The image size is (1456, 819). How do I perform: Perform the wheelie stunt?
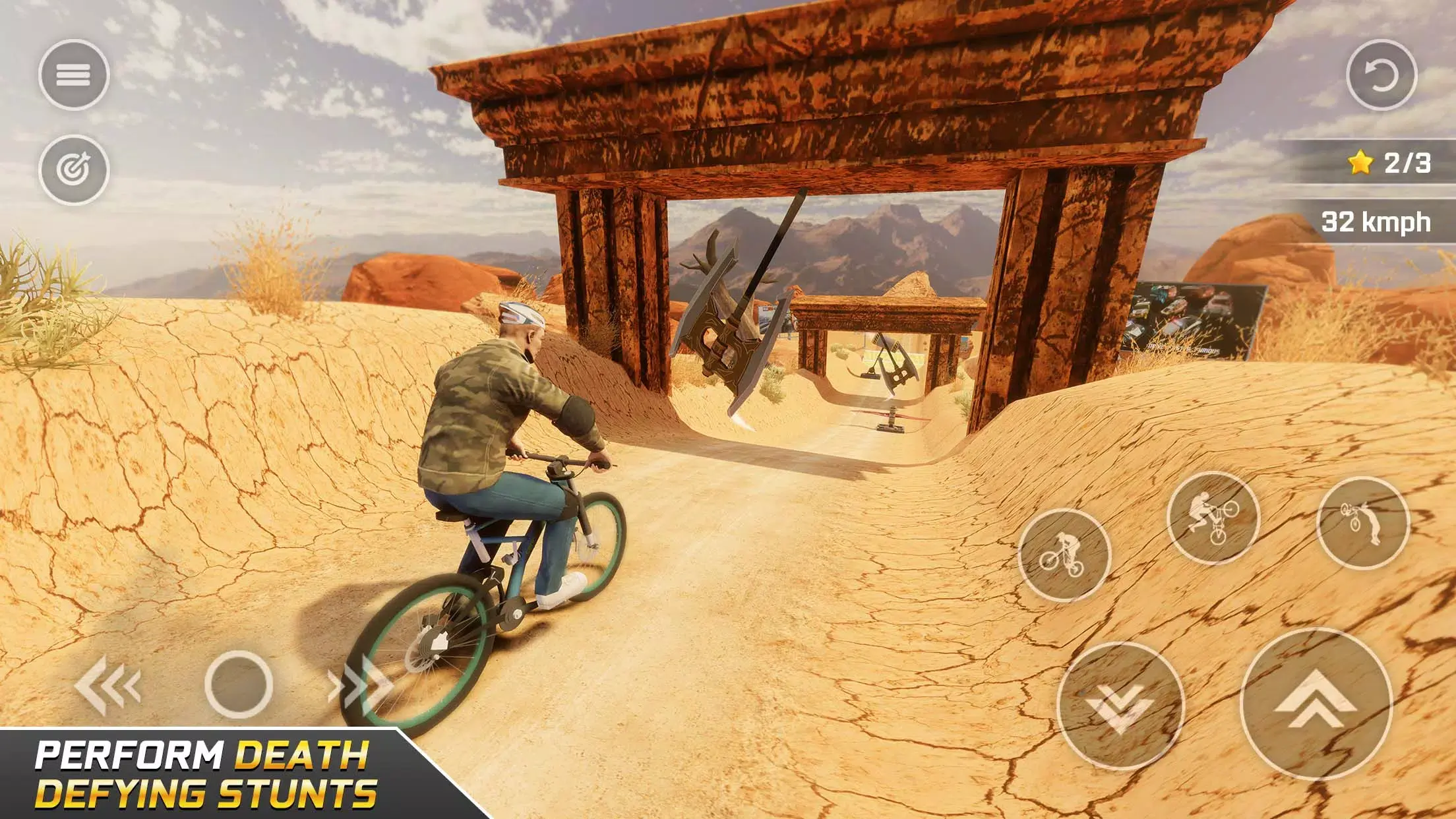pos(1064,555)
